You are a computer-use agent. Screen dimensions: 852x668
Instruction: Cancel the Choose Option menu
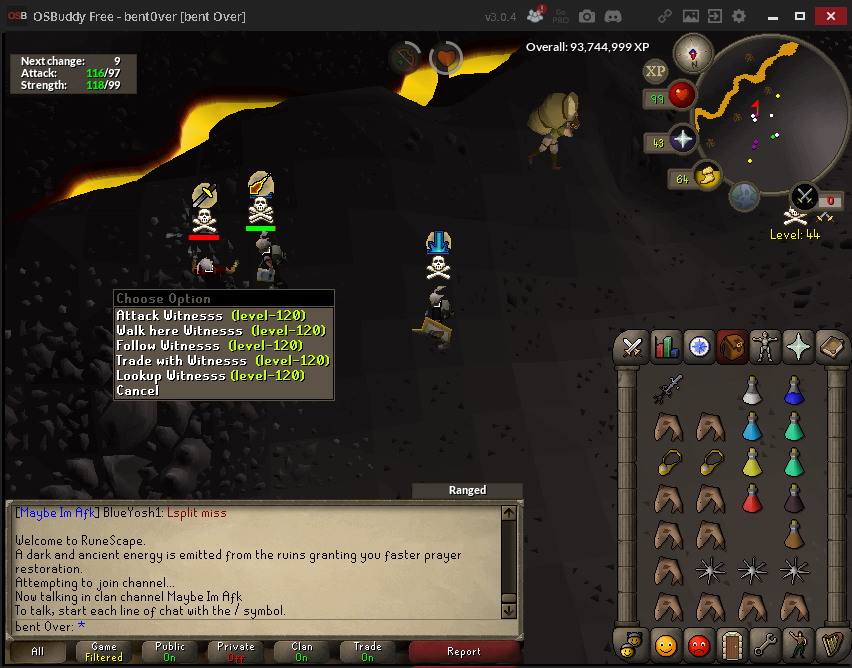click(138, 391)
